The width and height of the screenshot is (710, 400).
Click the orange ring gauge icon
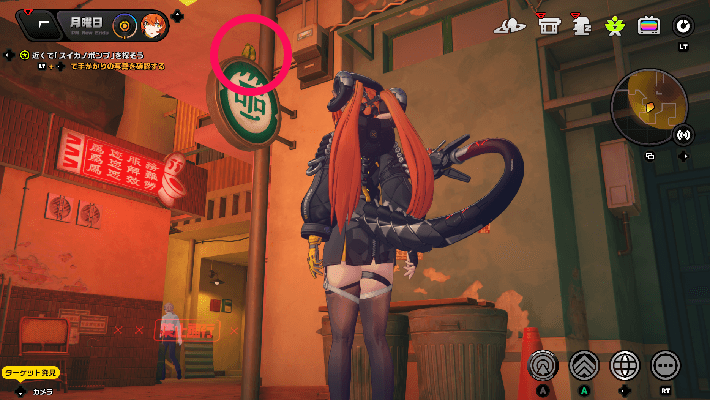tap(125, 24)
